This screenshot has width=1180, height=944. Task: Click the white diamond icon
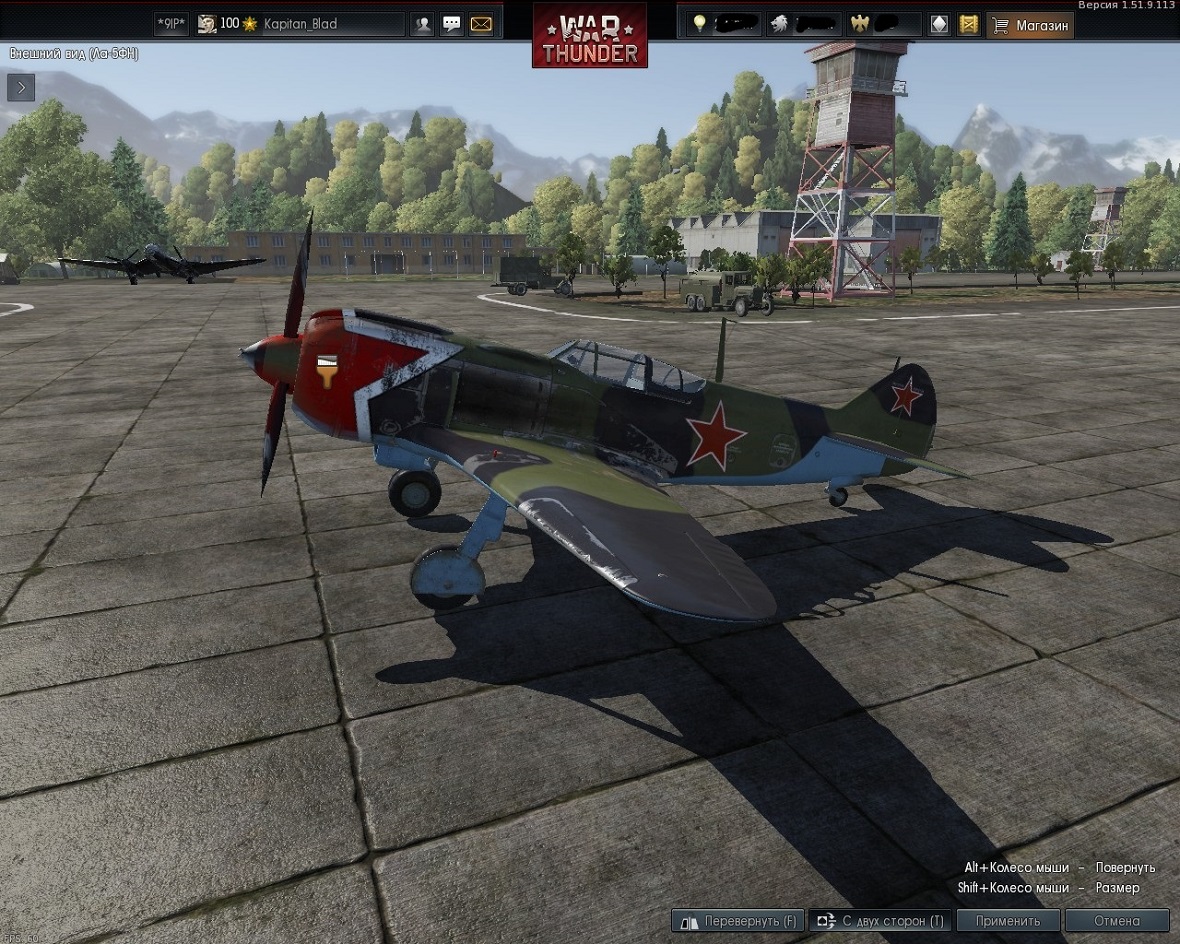click(939, 24)
